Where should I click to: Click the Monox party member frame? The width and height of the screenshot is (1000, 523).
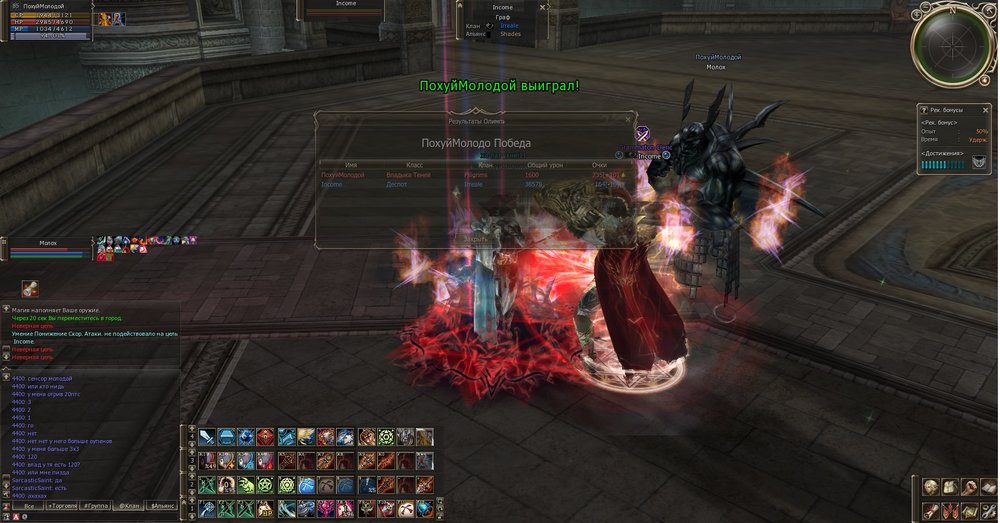pos(48,247)
